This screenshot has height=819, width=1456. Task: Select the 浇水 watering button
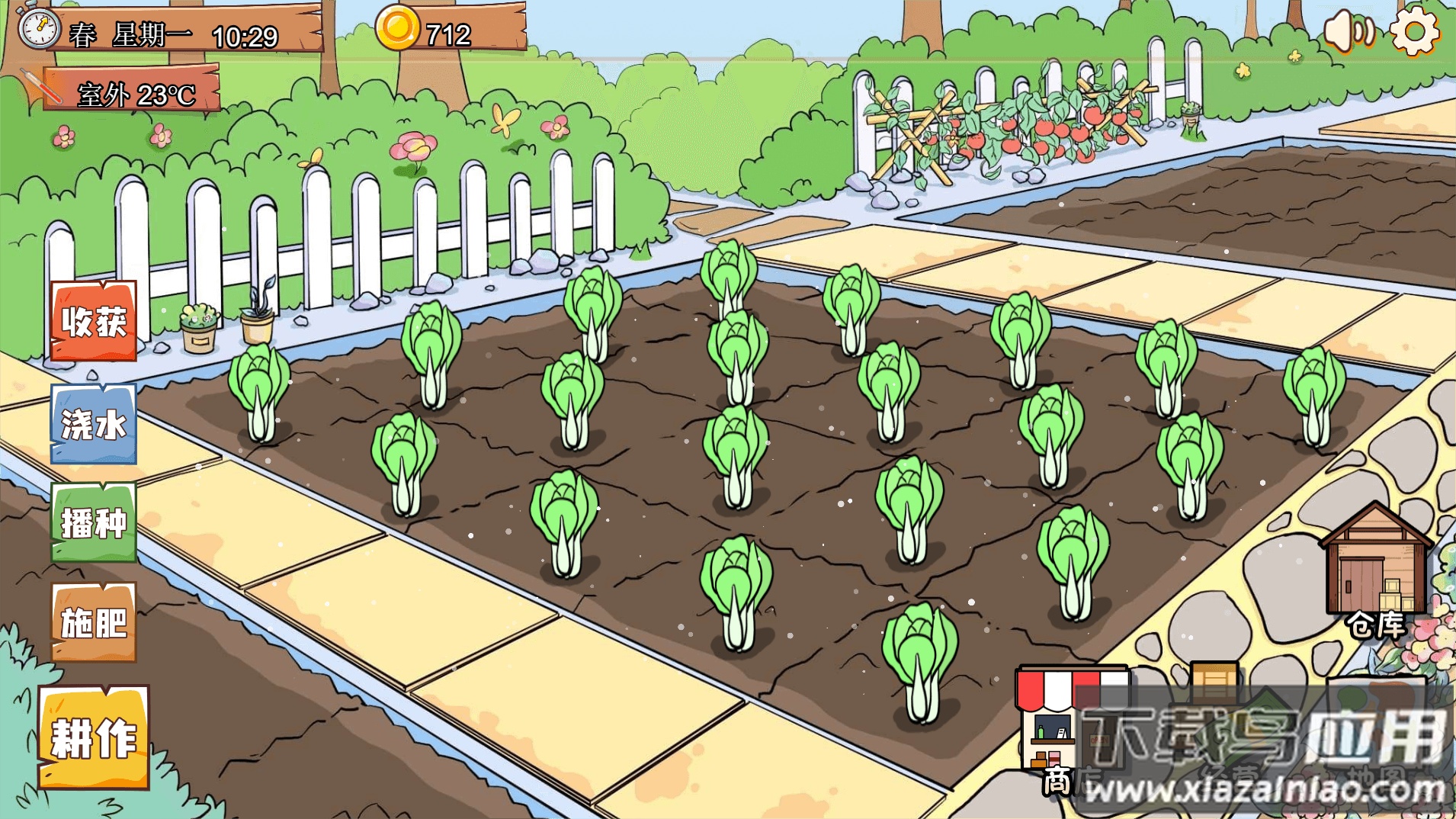(x=94, y=424)
